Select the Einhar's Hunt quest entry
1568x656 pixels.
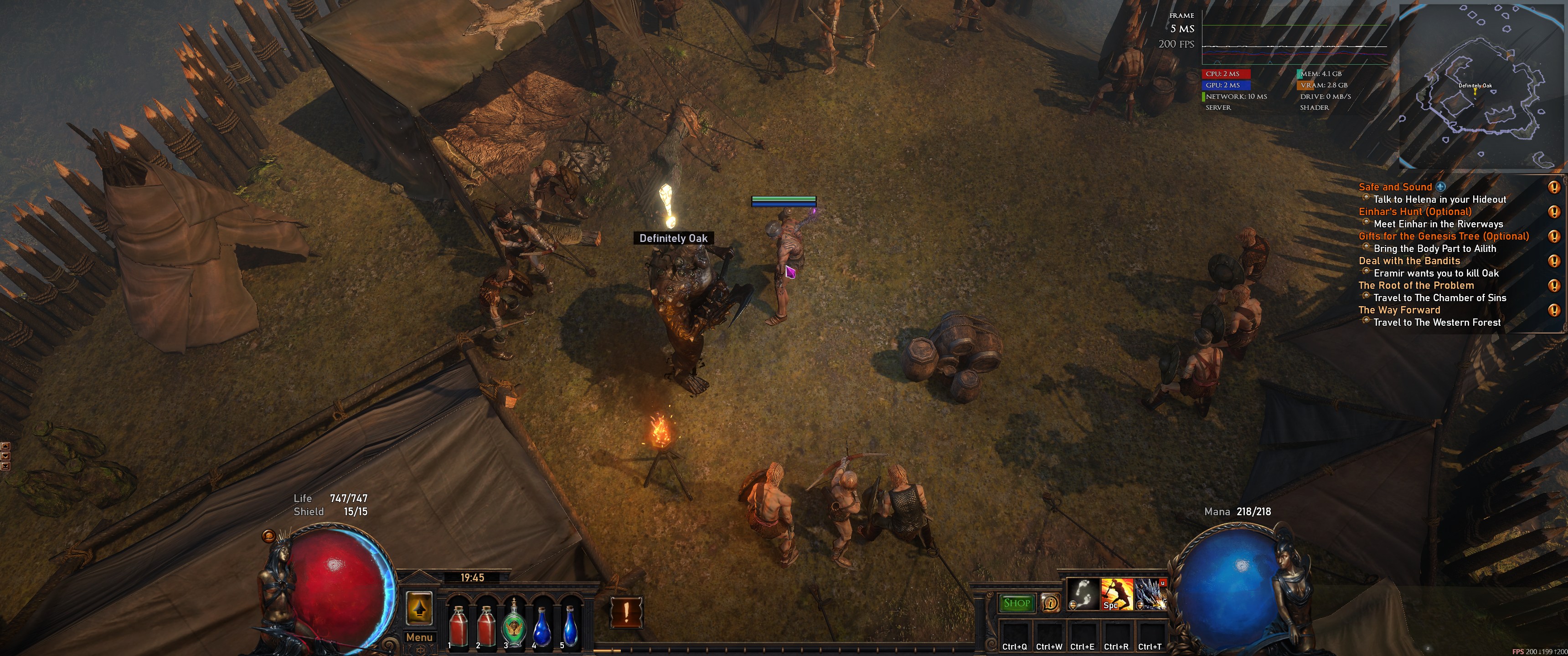click(x=1414, y=212)
